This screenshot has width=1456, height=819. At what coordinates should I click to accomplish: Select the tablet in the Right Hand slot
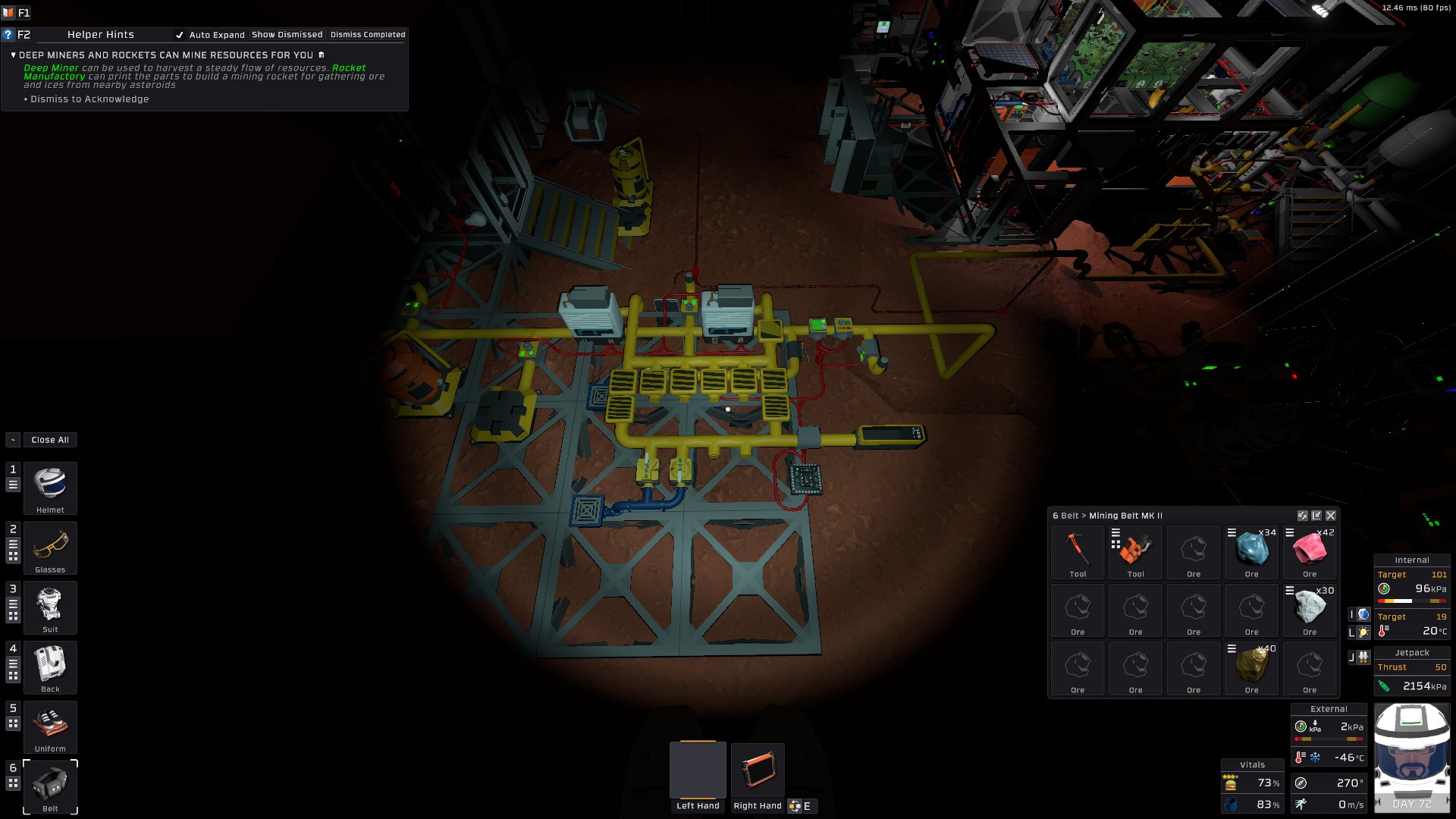click(758, 768)
